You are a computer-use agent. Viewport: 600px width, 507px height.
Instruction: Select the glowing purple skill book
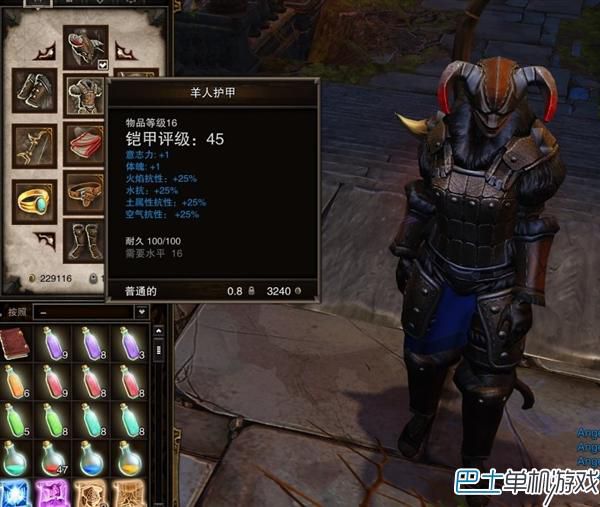[53, 494]
